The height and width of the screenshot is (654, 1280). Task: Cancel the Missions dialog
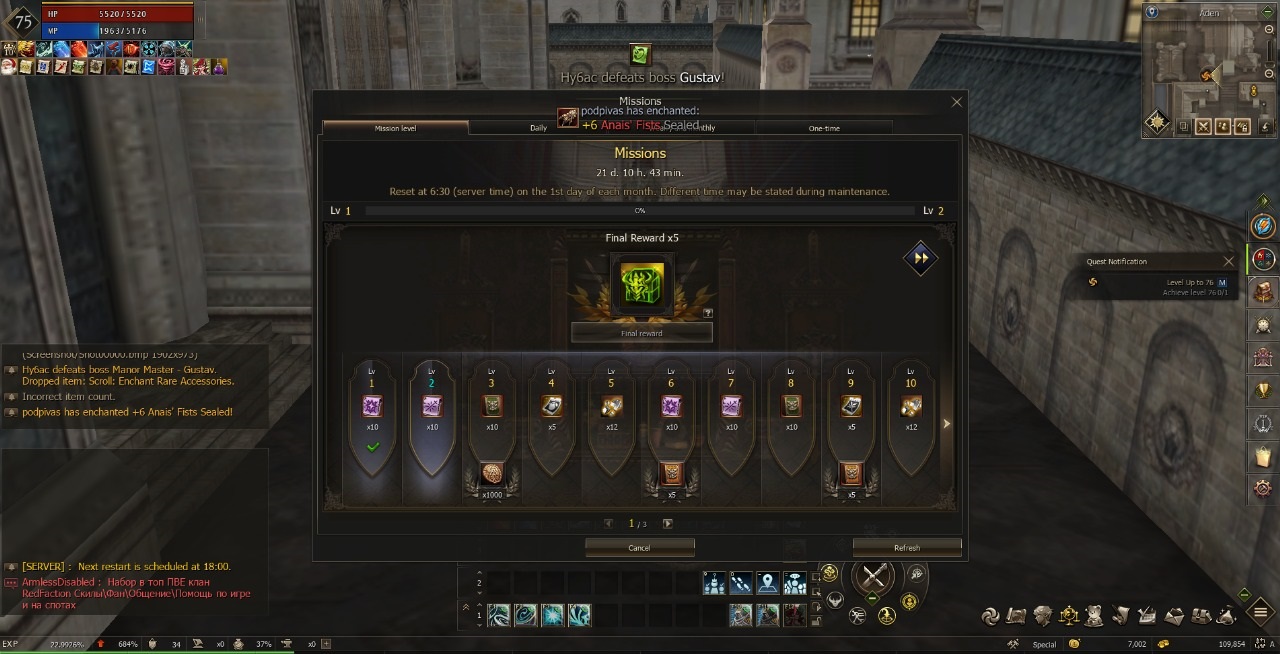(639, 548)
